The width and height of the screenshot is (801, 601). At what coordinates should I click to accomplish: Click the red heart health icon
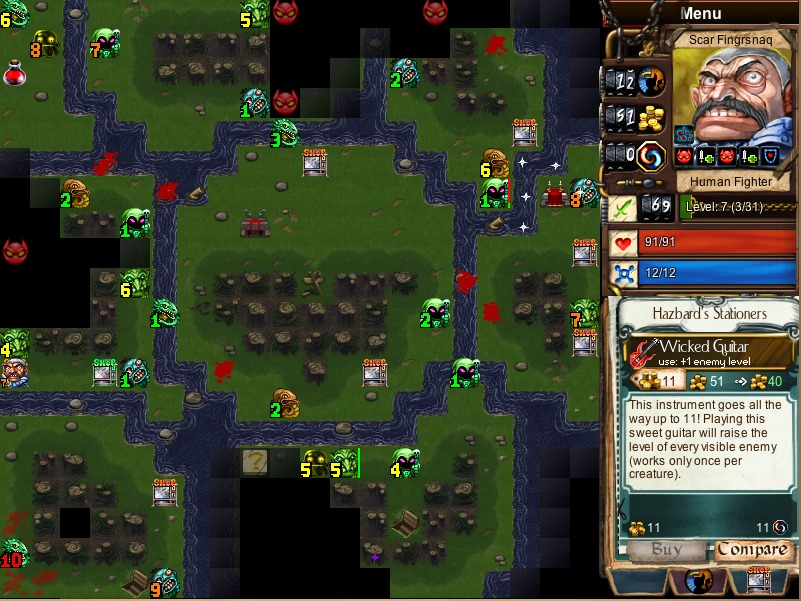[625, 244]
